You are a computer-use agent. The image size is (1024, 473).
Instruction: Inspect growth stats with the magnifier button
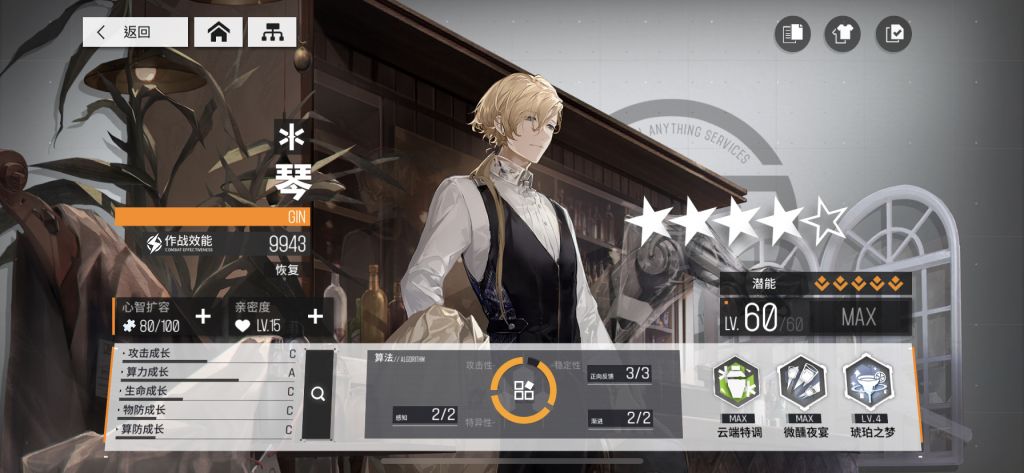pyautogui.click(x=318, y=394)
